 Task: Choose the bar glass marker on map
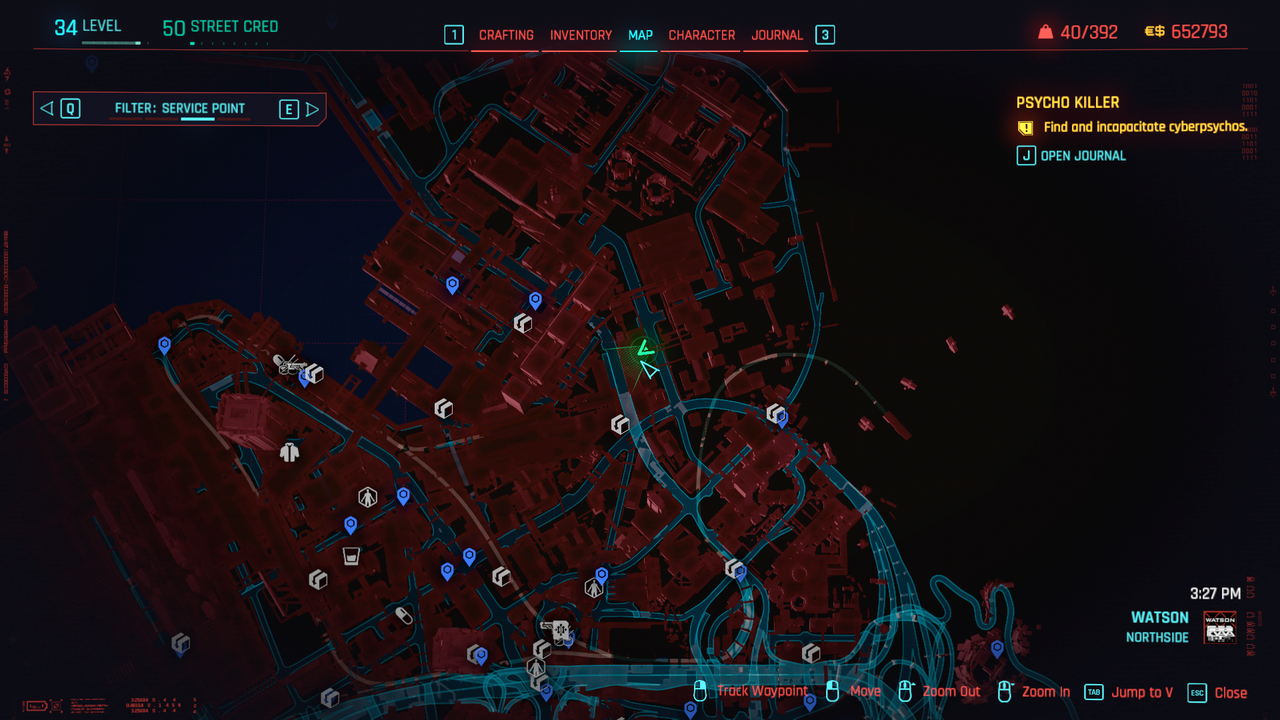(351, 556)
